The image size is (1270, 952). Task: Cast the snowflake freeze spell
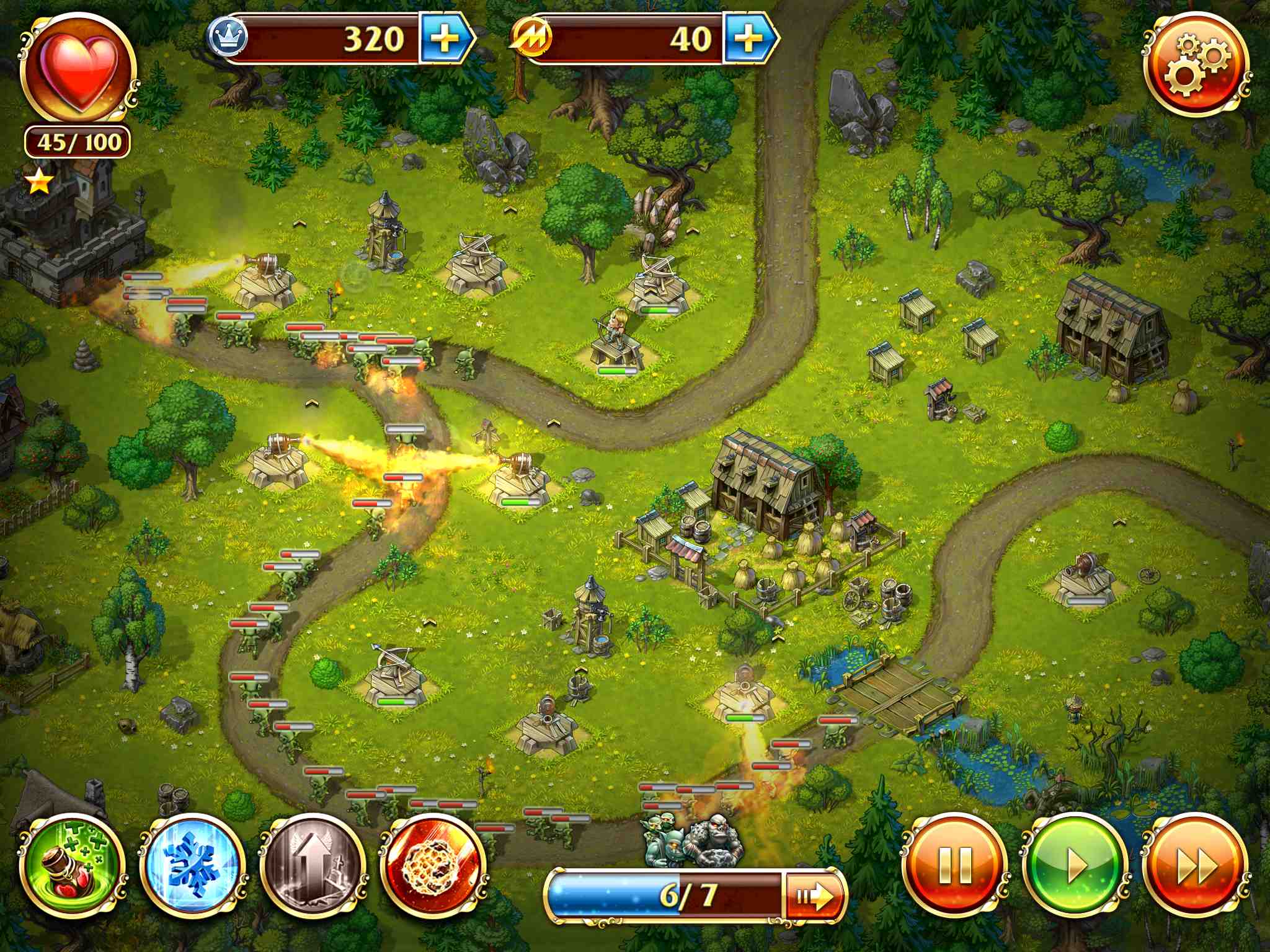click(192, 866)
